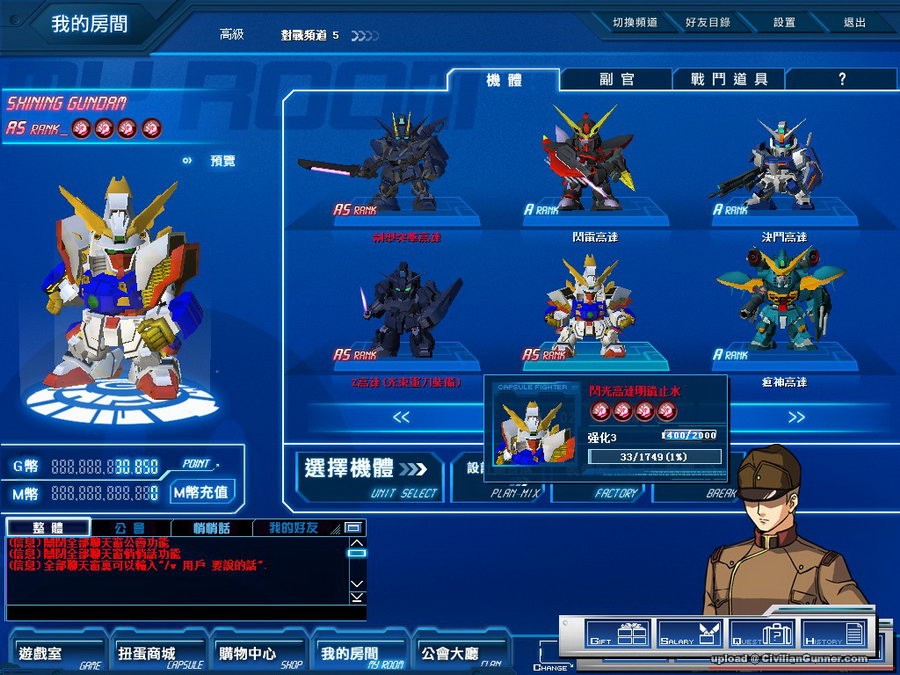Click the M幣充值 recharge button
The width and height of the screenshot is (900, 675).
pos(201,492)
